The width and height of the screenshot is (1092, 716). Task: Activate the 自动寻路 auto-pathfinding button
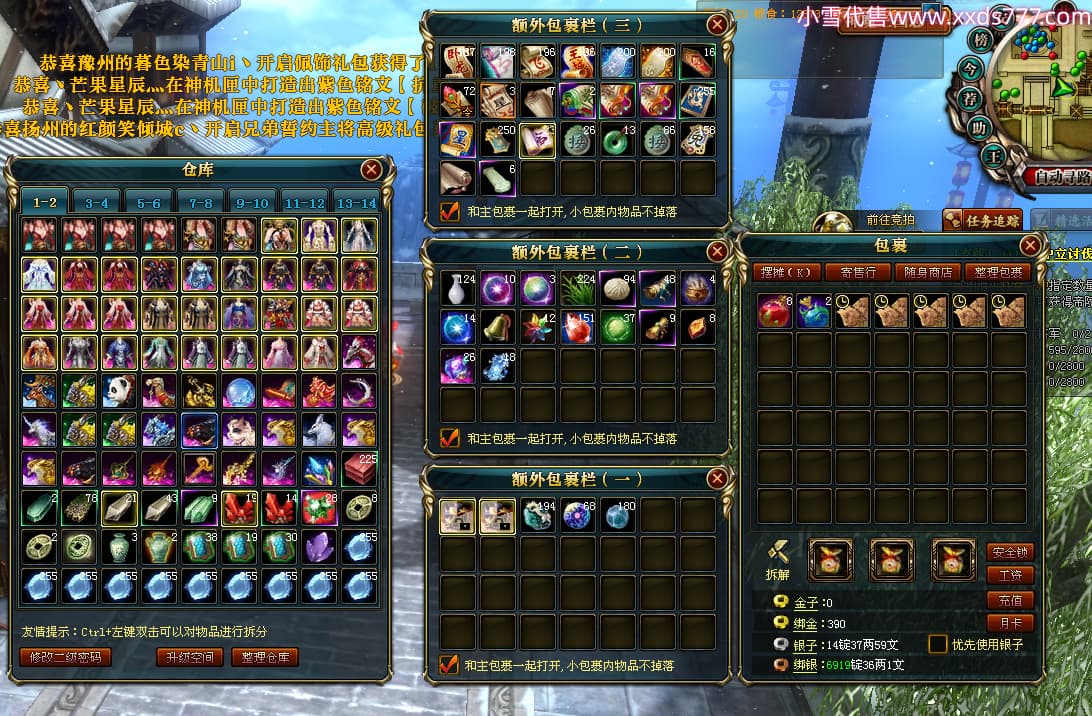tap(1056, 176)
